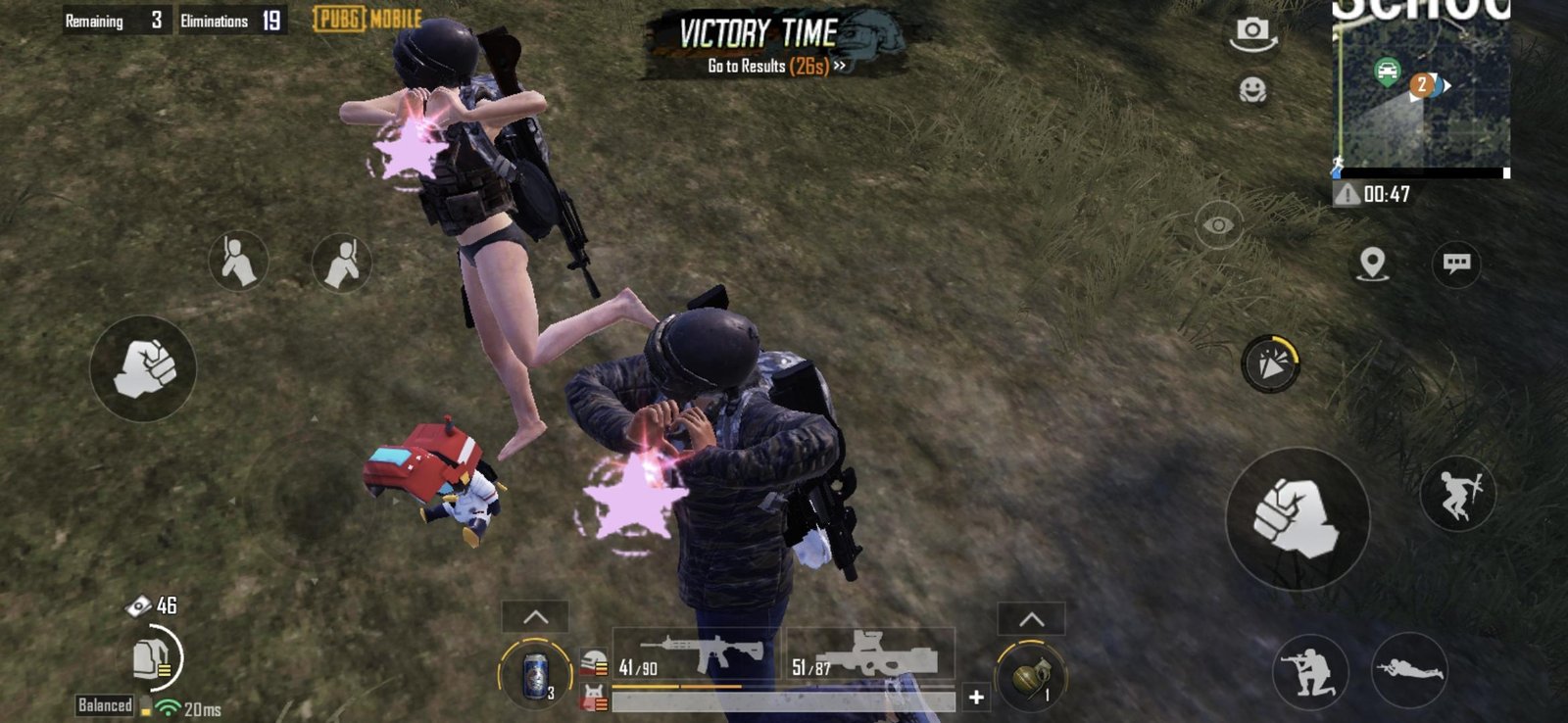This screenshot has width=1568, height=723.
Task: Lean left with the peek button
Action: coord(238,262)
